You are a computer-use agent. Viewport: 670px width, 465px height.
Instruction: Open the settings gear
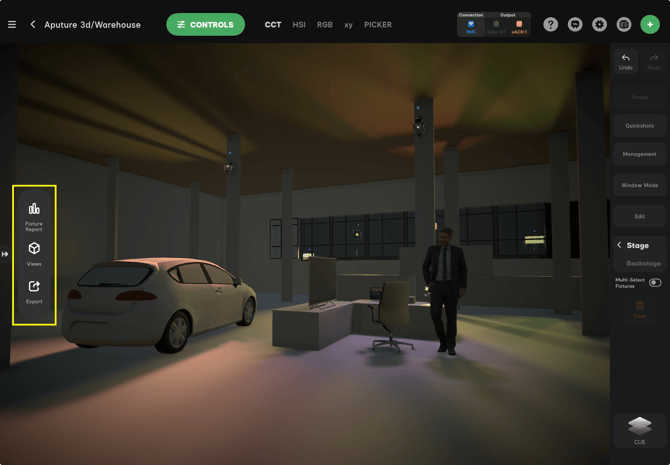[x=599, y=24]
